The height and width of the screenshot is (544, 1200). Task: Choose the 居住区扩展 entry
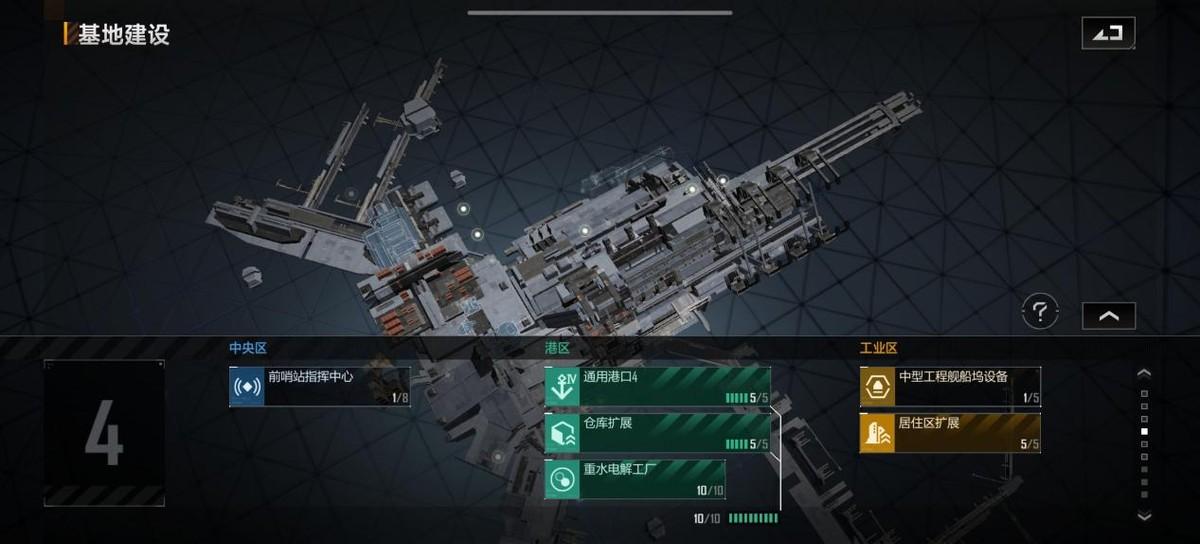pos(950,433)
